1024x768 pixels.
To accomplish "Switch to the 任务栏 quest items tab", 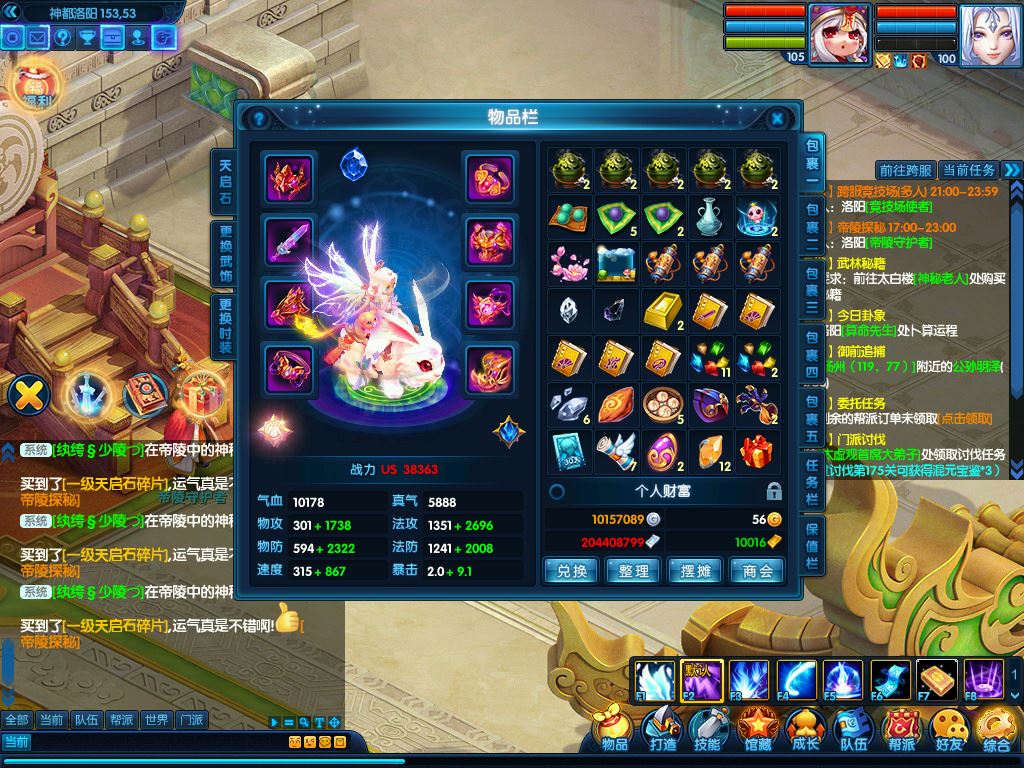I will tap(812, 479).
